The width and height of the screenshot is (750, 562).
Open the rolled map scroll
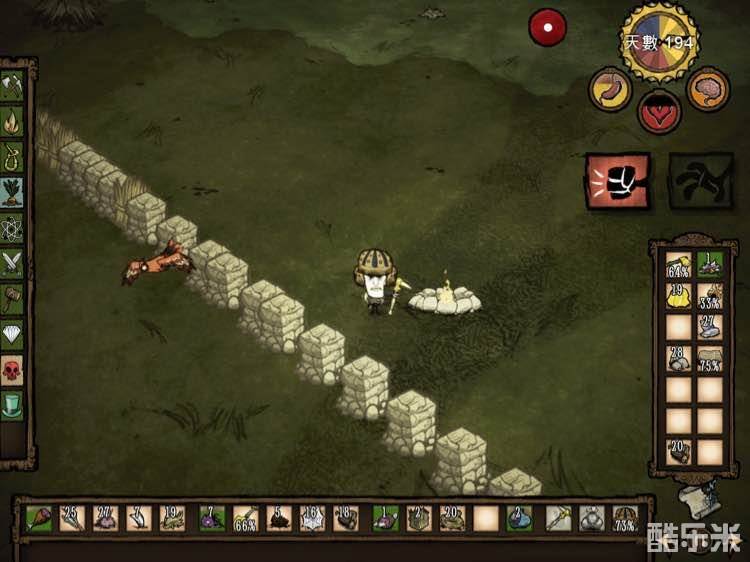click(701, 496)
